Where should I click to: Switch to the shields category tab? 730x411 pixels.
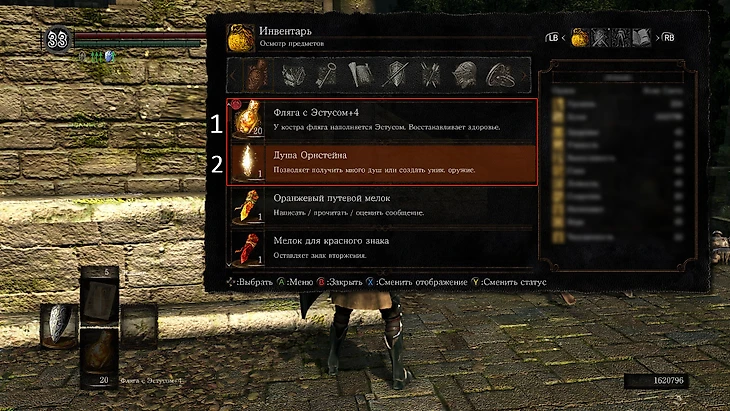pos(395,75)
